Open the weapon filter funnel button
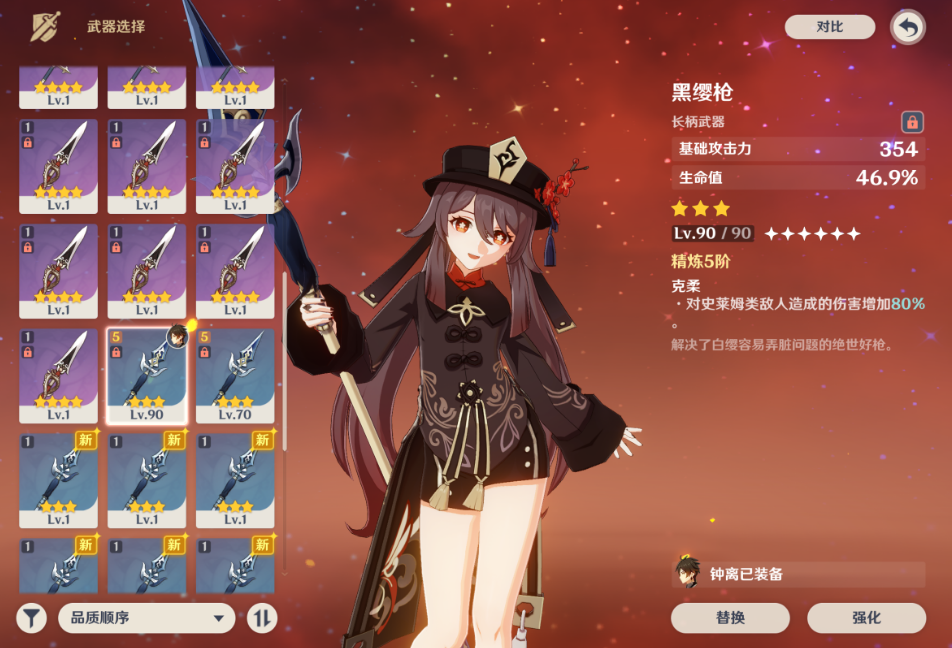Screen dimensions: 952x648 [x=32, y=618]
